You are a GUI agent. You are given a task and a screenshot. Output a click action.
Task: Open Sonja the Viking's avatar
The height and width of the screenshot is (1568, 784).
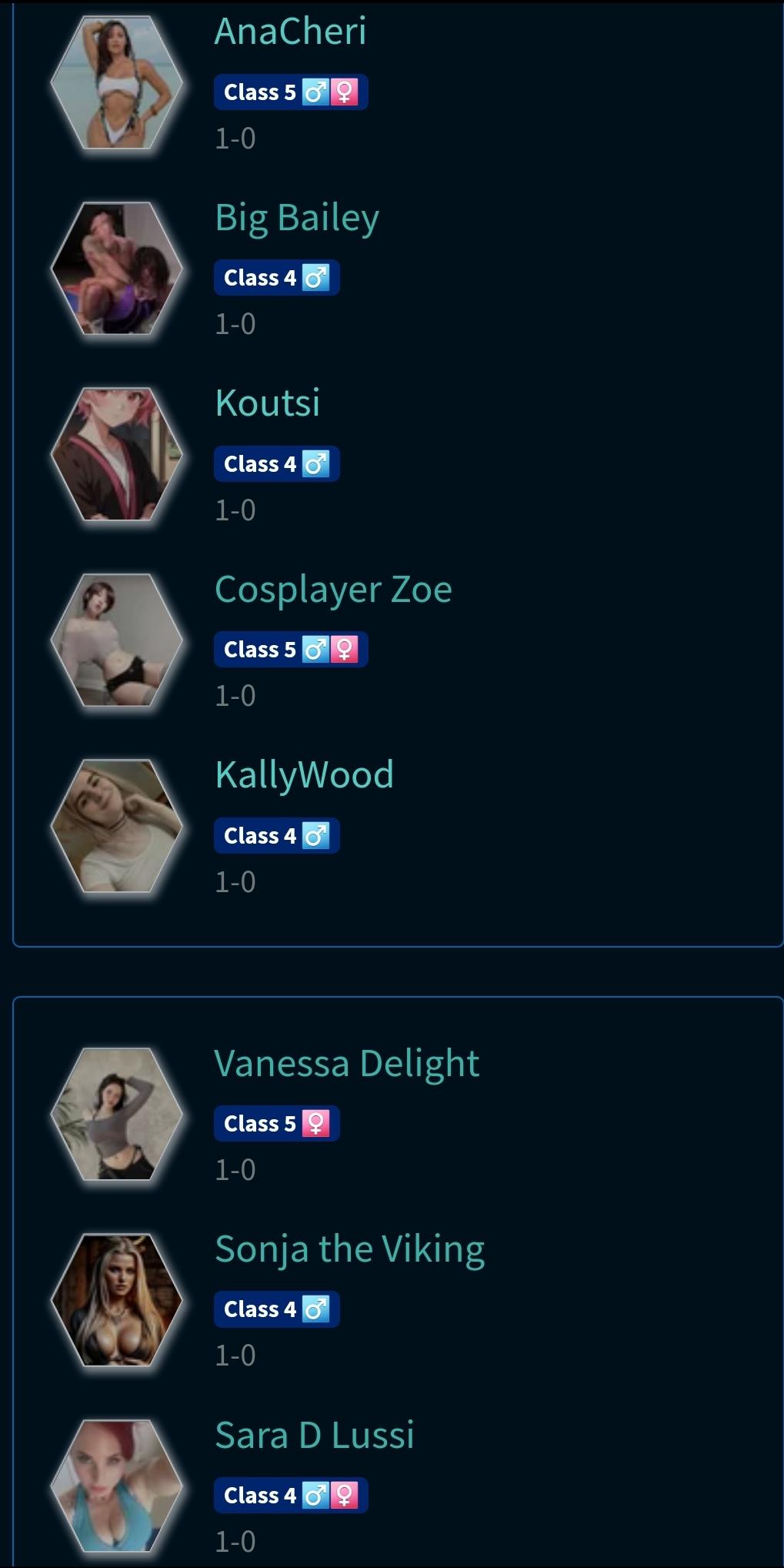(116, 1300)
